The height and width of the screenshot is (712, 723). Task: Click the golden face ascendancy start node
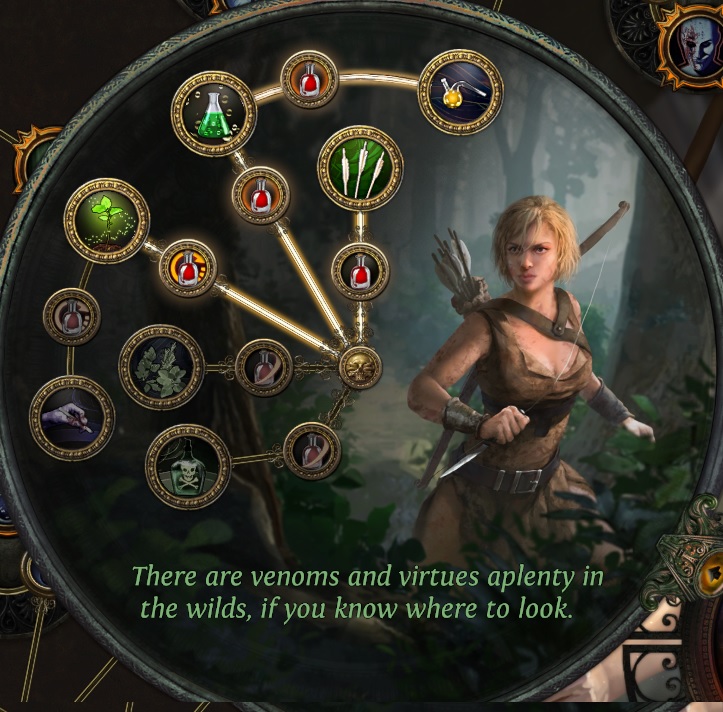pos(360,368)
